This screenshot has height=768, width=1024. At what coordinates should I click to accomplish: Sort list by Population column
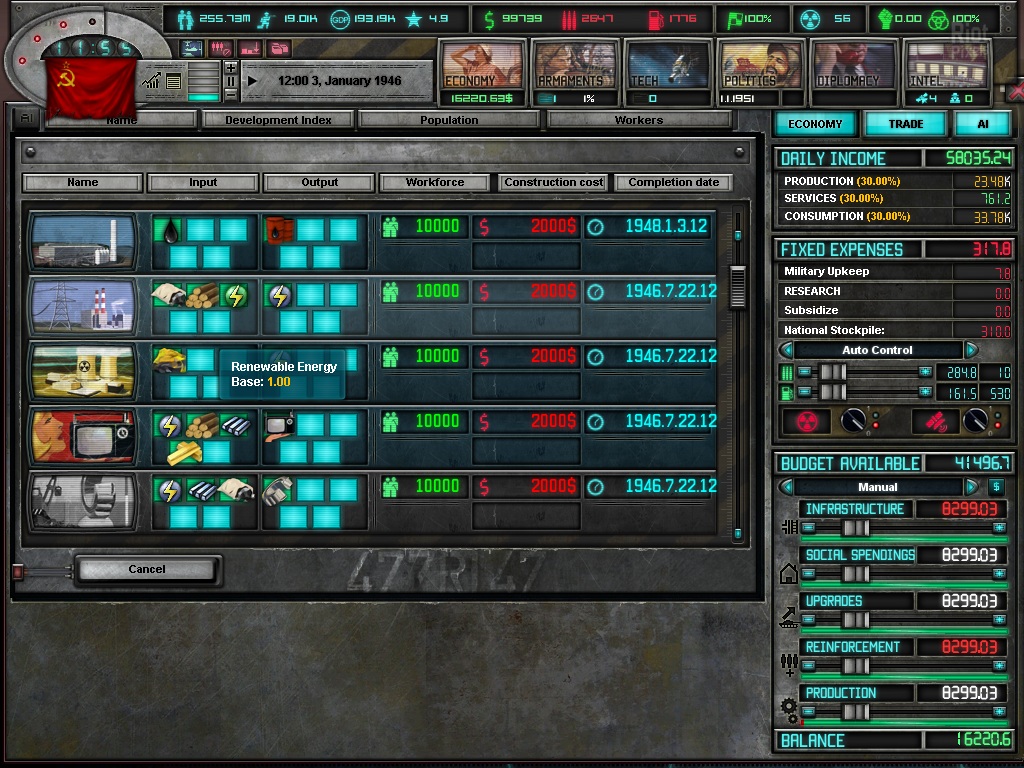pyautogui.click(x=449, y=120)
